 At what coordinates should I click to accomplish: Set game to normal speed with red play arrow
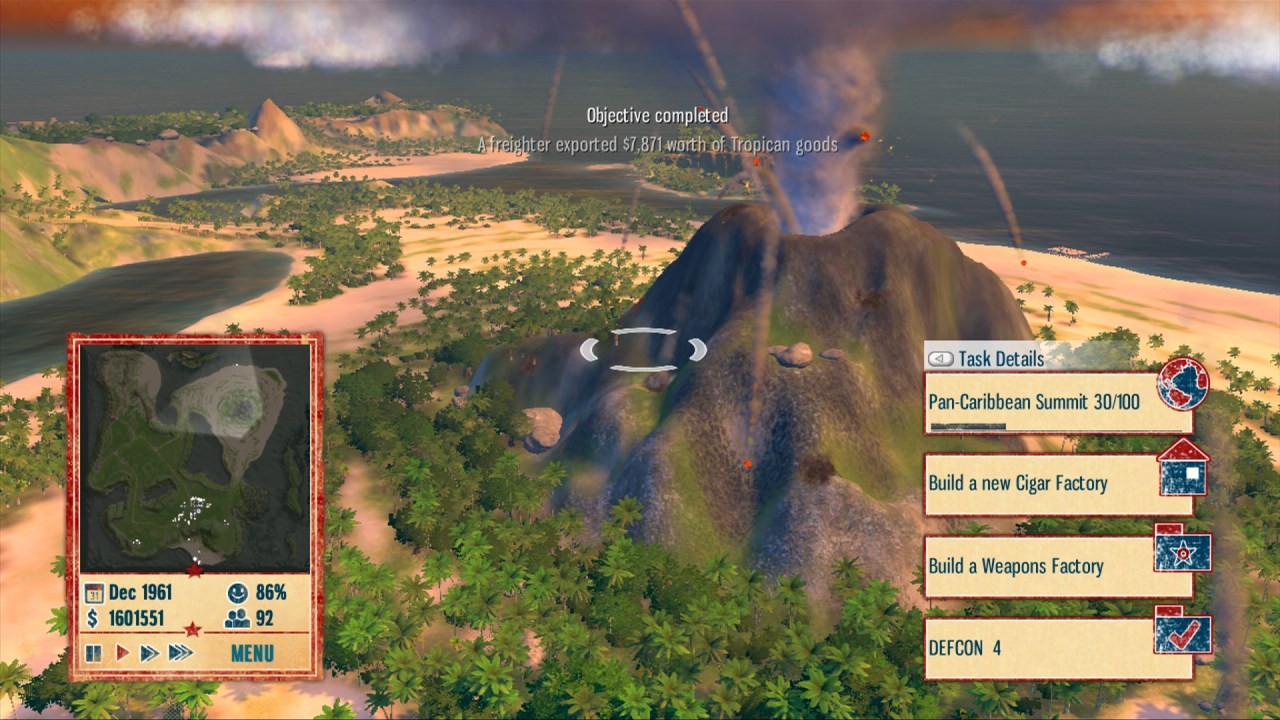(123, 653)
